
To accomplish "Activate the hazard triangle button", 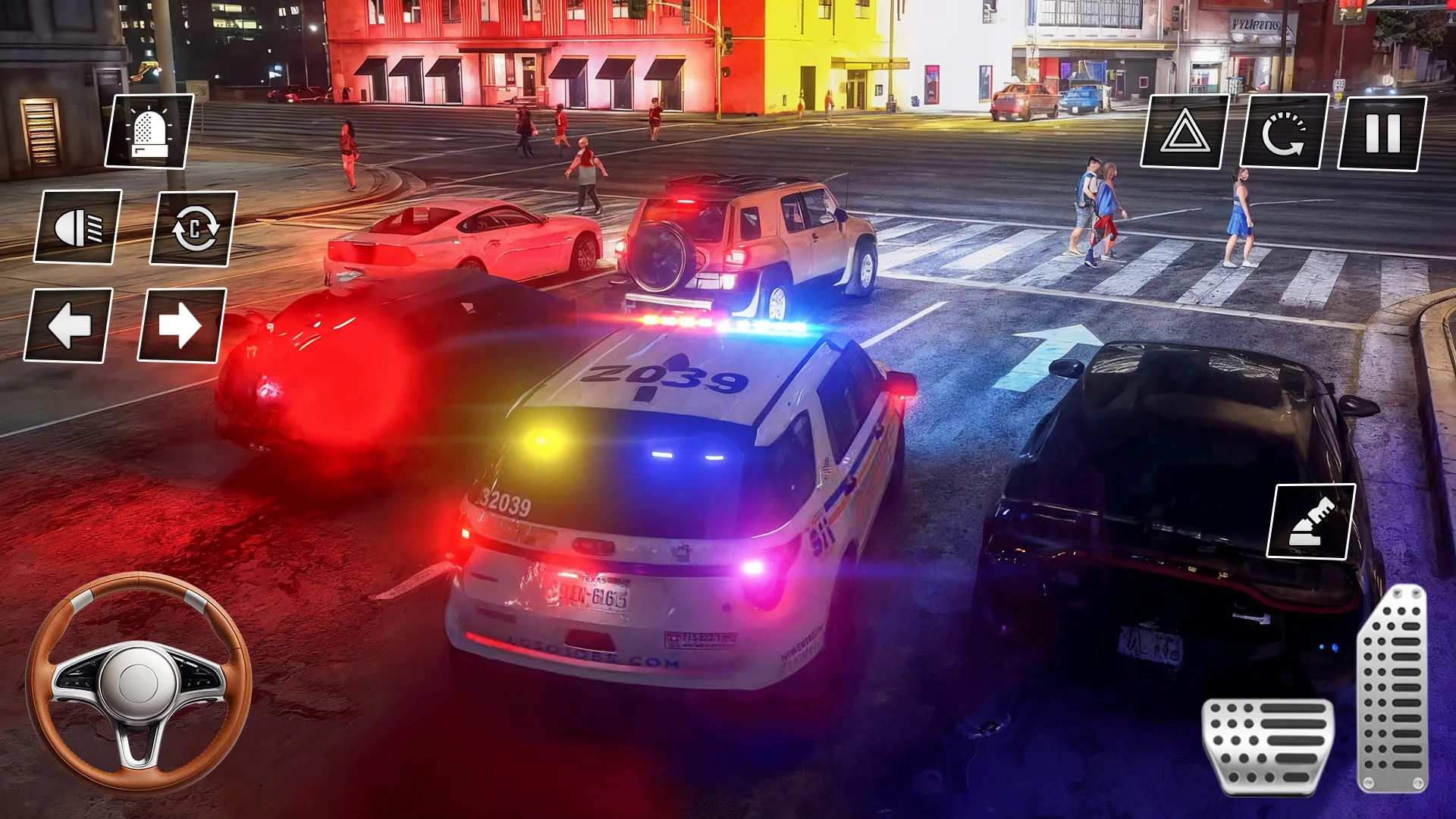I will pos(1185,132).
